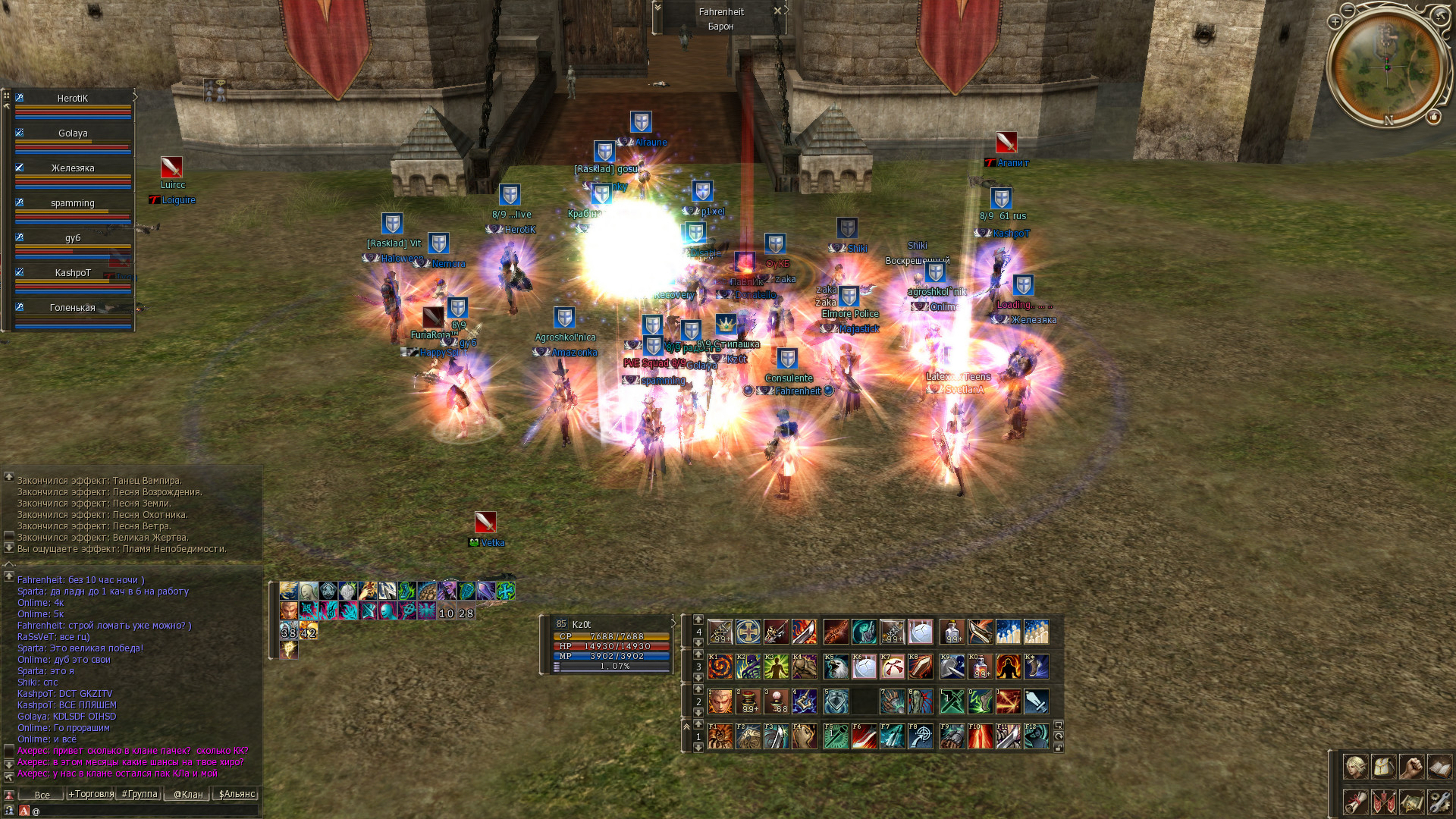Open the #Группа chat tab
This screenshot has height=819, width=1456.
(140, 795)
